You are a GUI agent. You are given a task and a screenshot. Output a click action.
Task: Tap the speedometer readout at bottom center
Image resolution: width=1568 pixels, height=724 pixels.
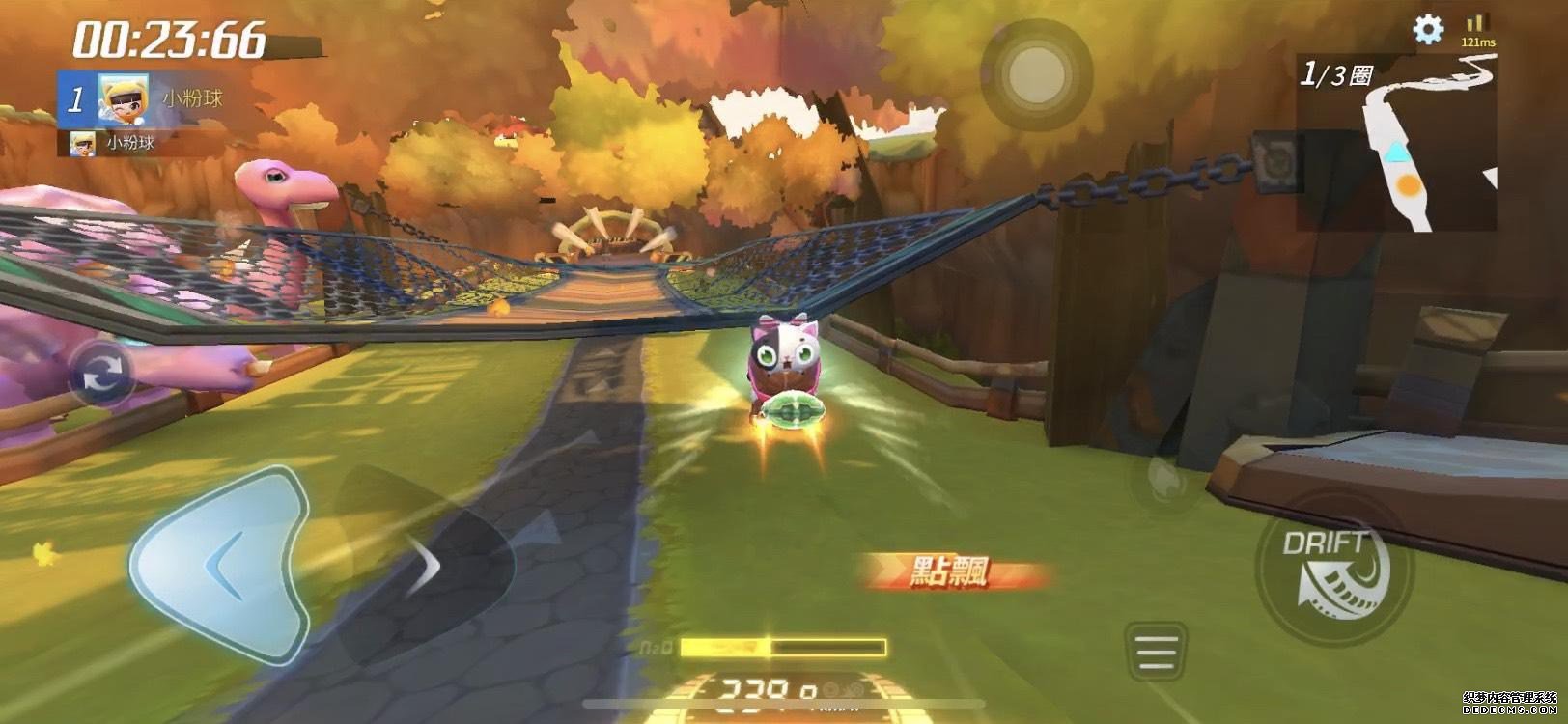[763, 687]
